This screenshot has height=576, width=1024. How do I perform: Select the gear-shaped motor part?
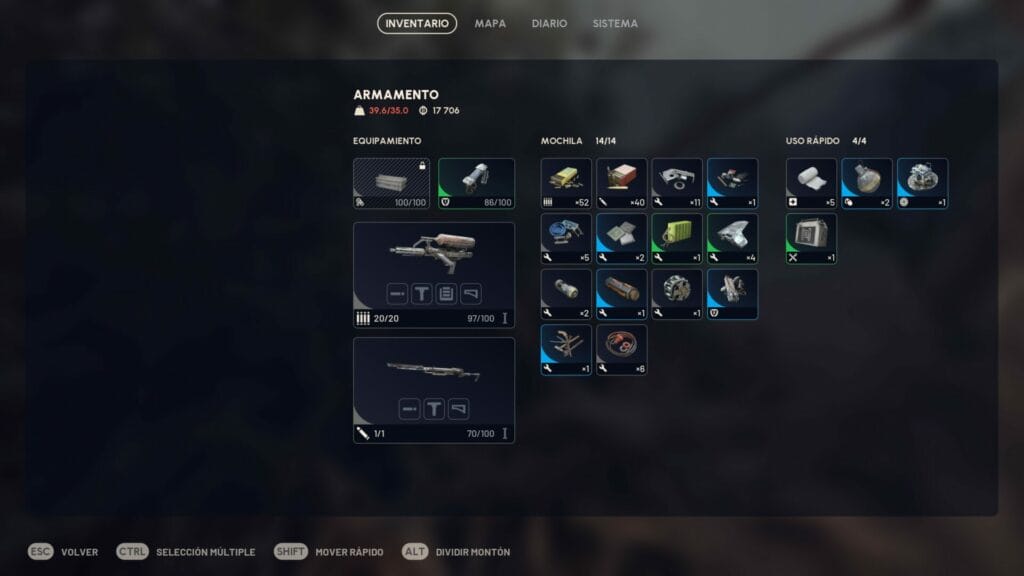[677, 294]
